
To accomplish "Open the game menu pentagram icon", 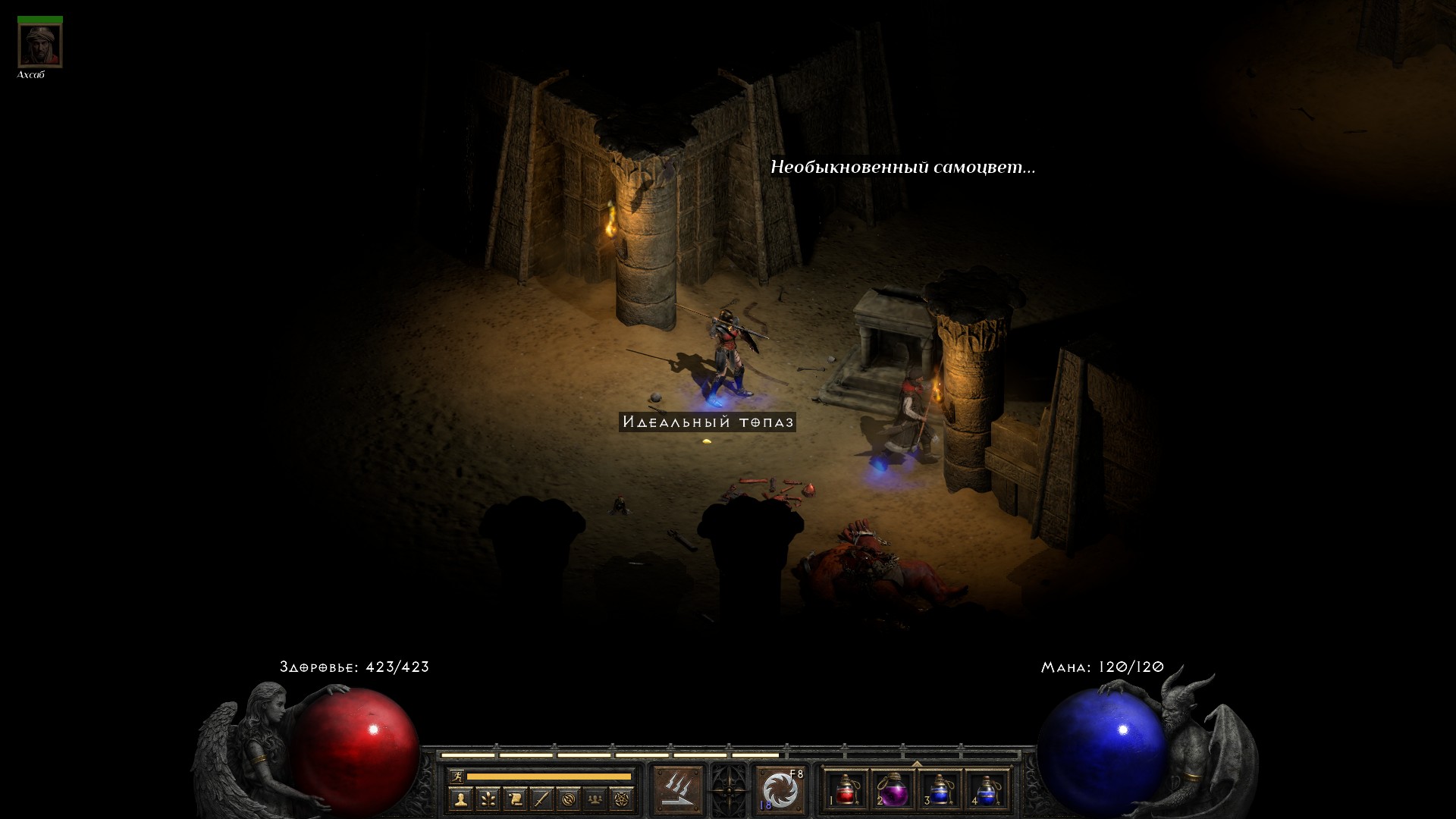I will click(622, 799).
